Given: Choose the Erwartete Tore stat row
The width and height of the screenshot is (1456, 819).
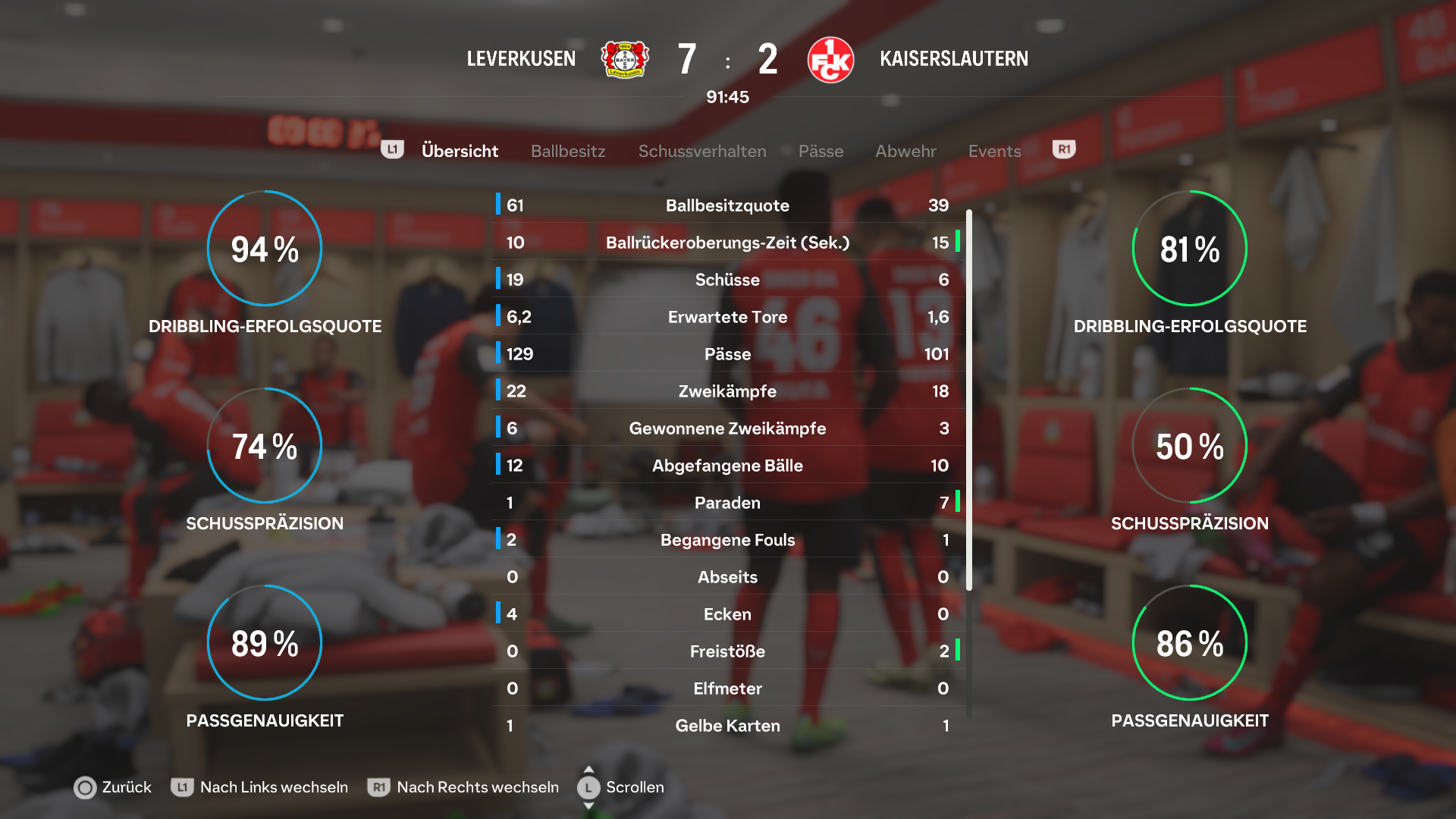Looking at the screenshot, I should (727, 317).
